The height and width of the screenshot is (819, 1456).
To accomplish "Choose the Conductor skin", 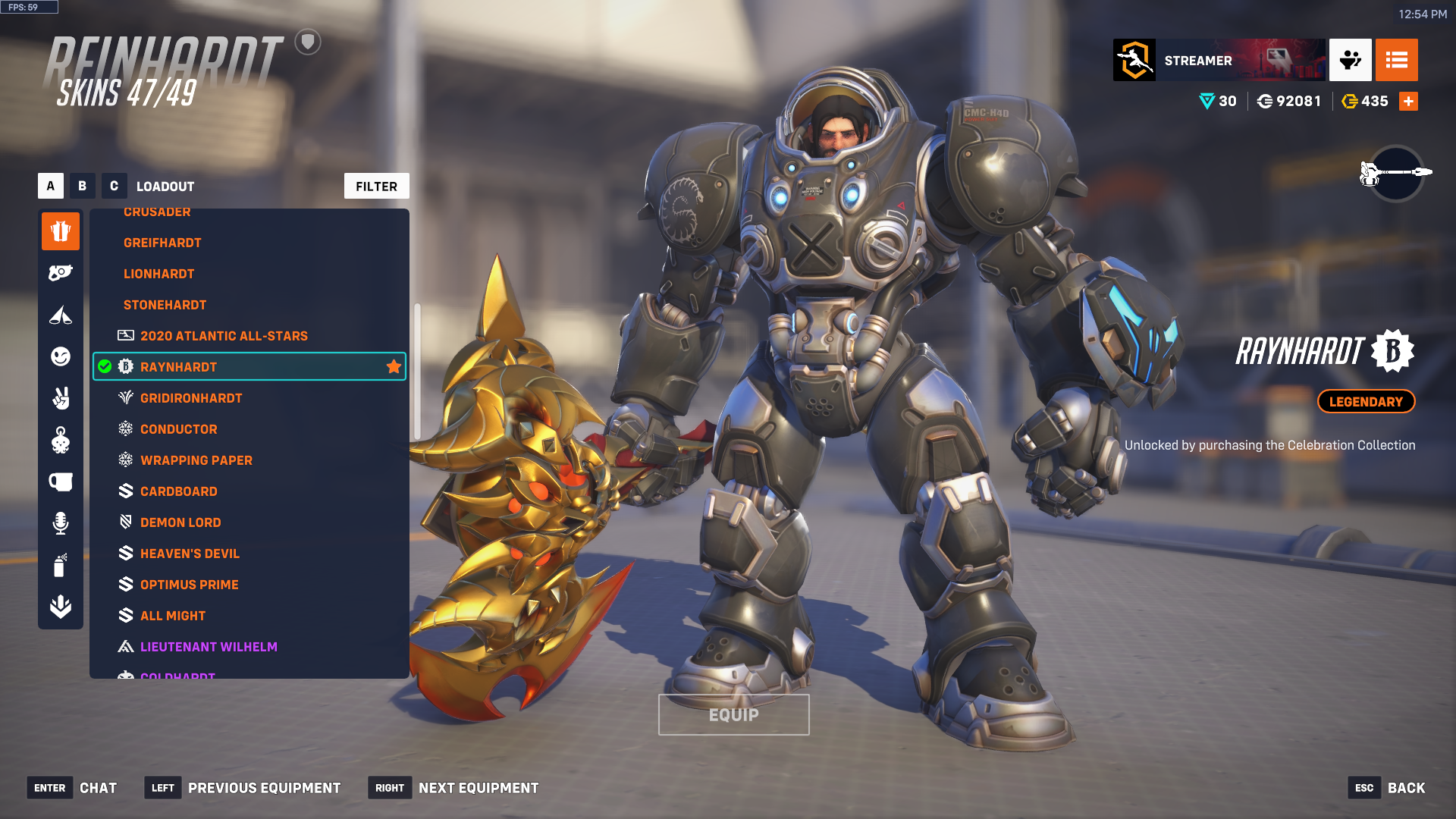I will 178,429.
